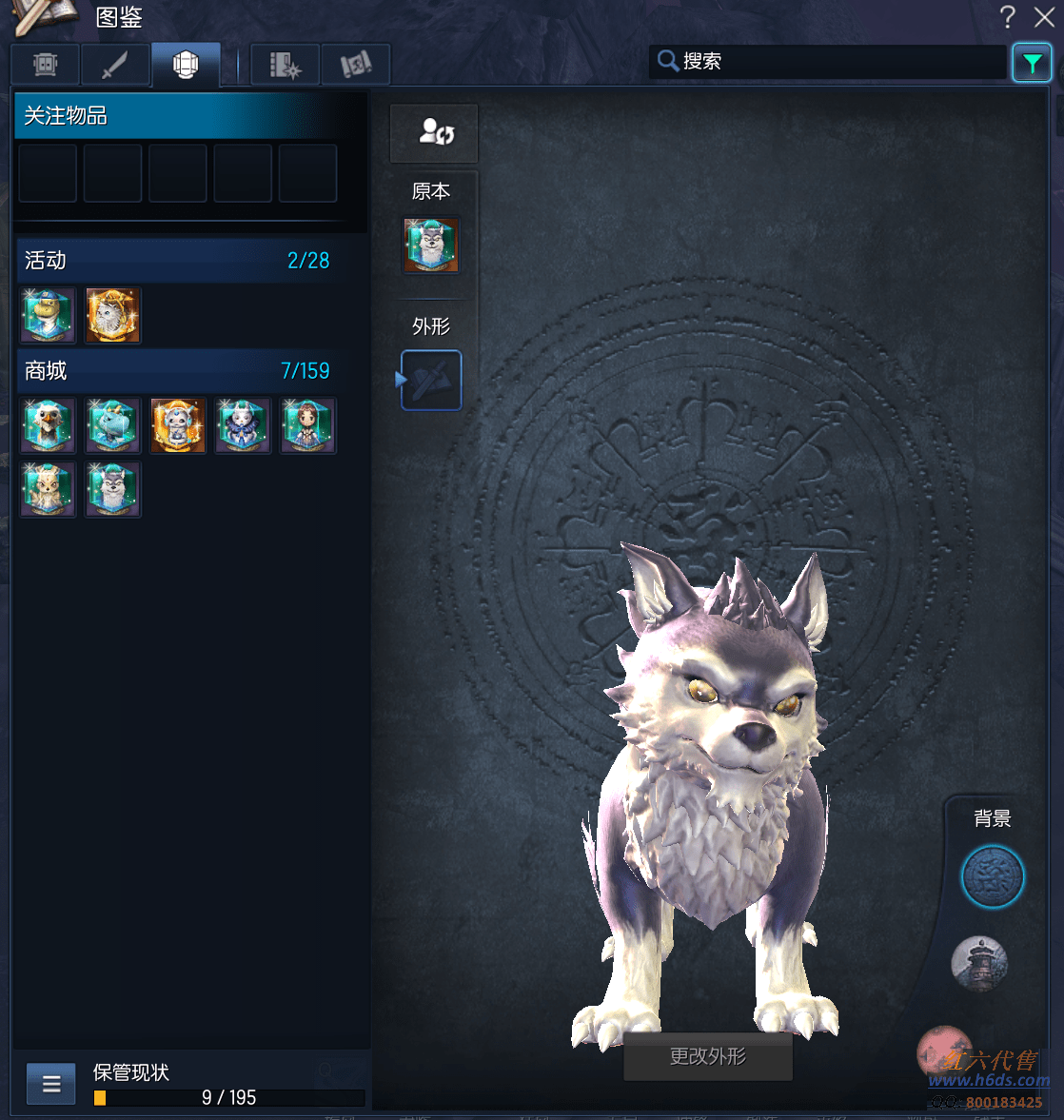Screen dimensions: 1064x1120
Task: Close the 图鉴 window
Action: pos(1044,17)
